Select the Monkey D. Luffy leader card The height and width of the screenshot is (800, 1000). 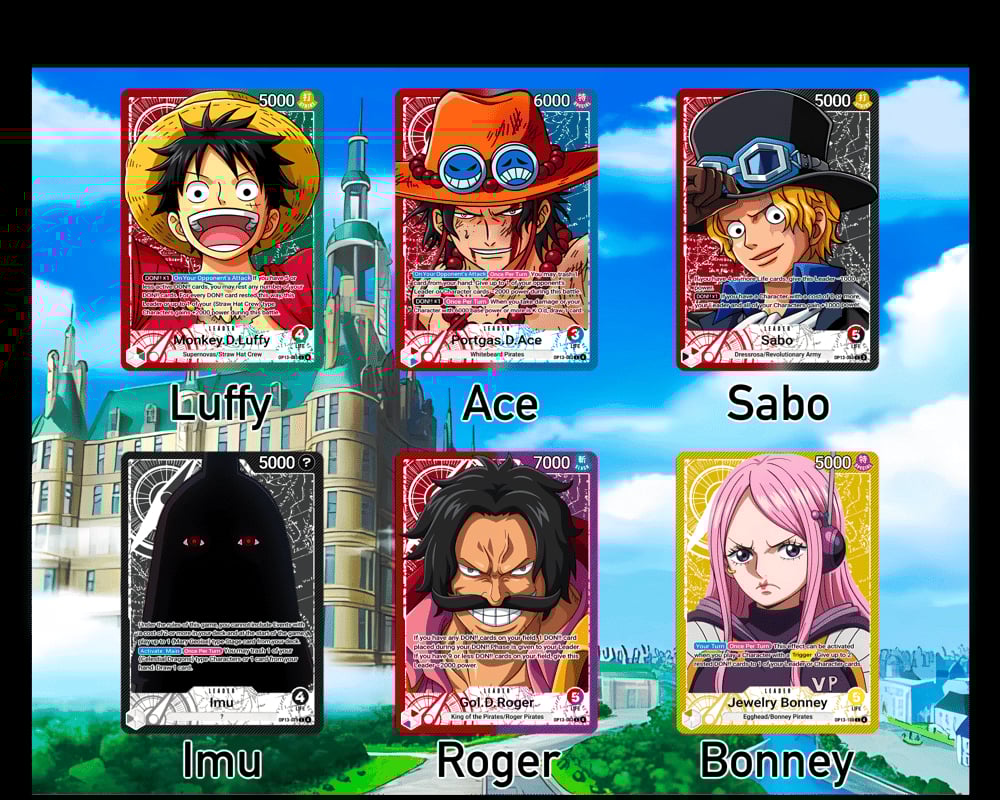221,229
